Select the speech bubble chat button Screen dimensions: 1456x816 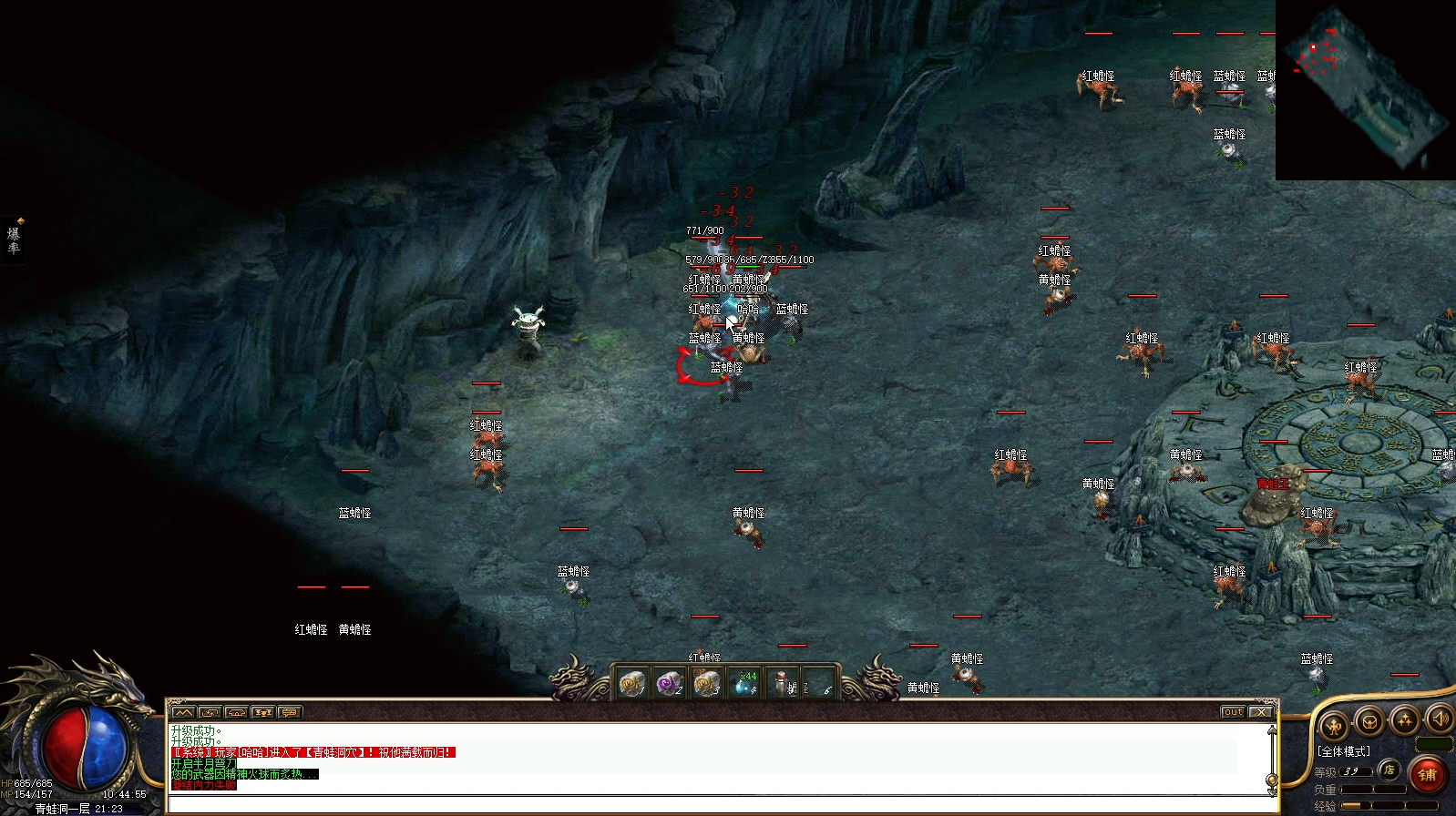(x=290, y=712)
